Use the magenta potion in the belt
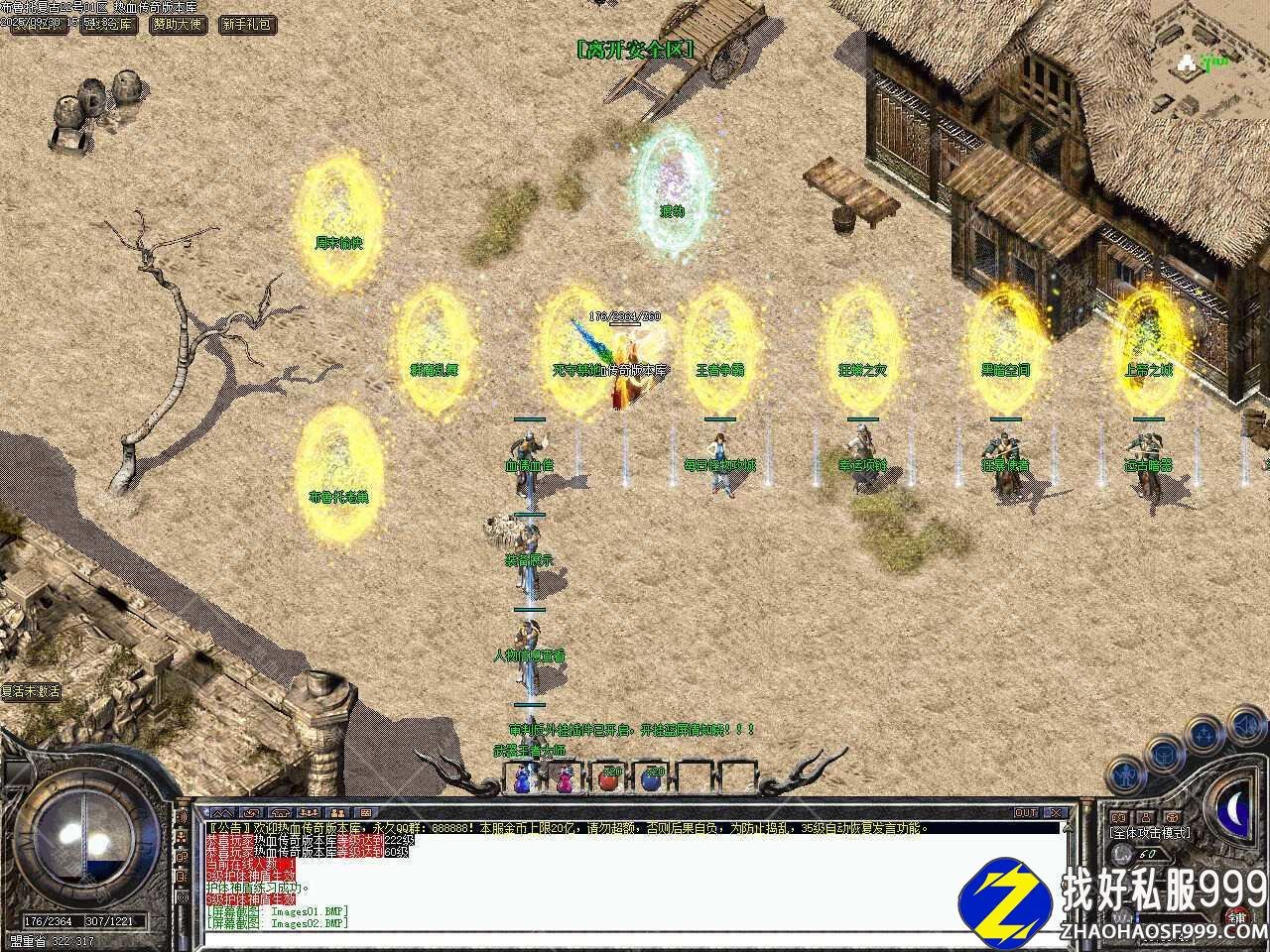 [567, 780]
